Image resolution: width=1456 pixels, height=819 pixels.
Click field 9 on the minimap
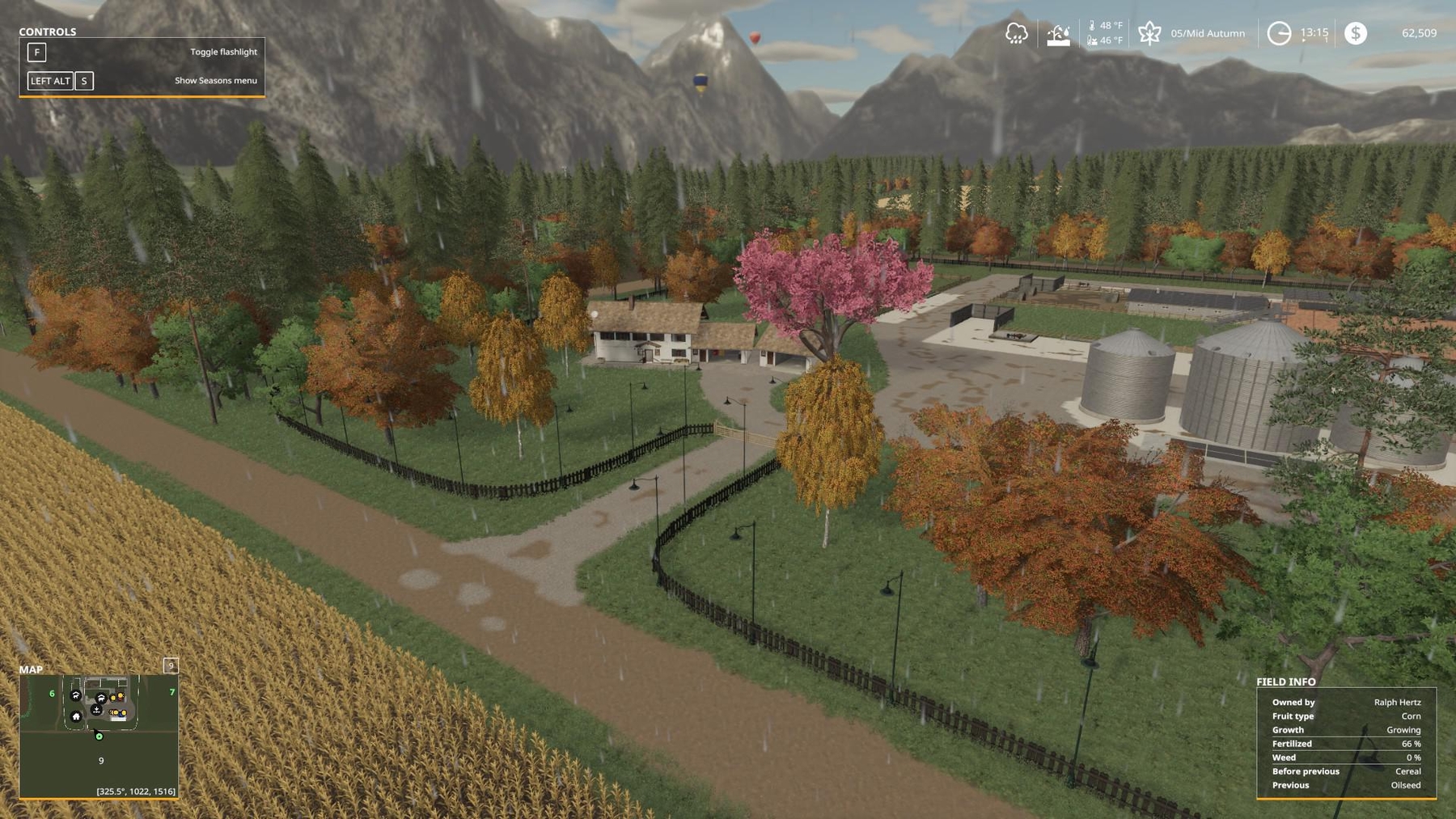pyautogui.click(x=101, y=761)
